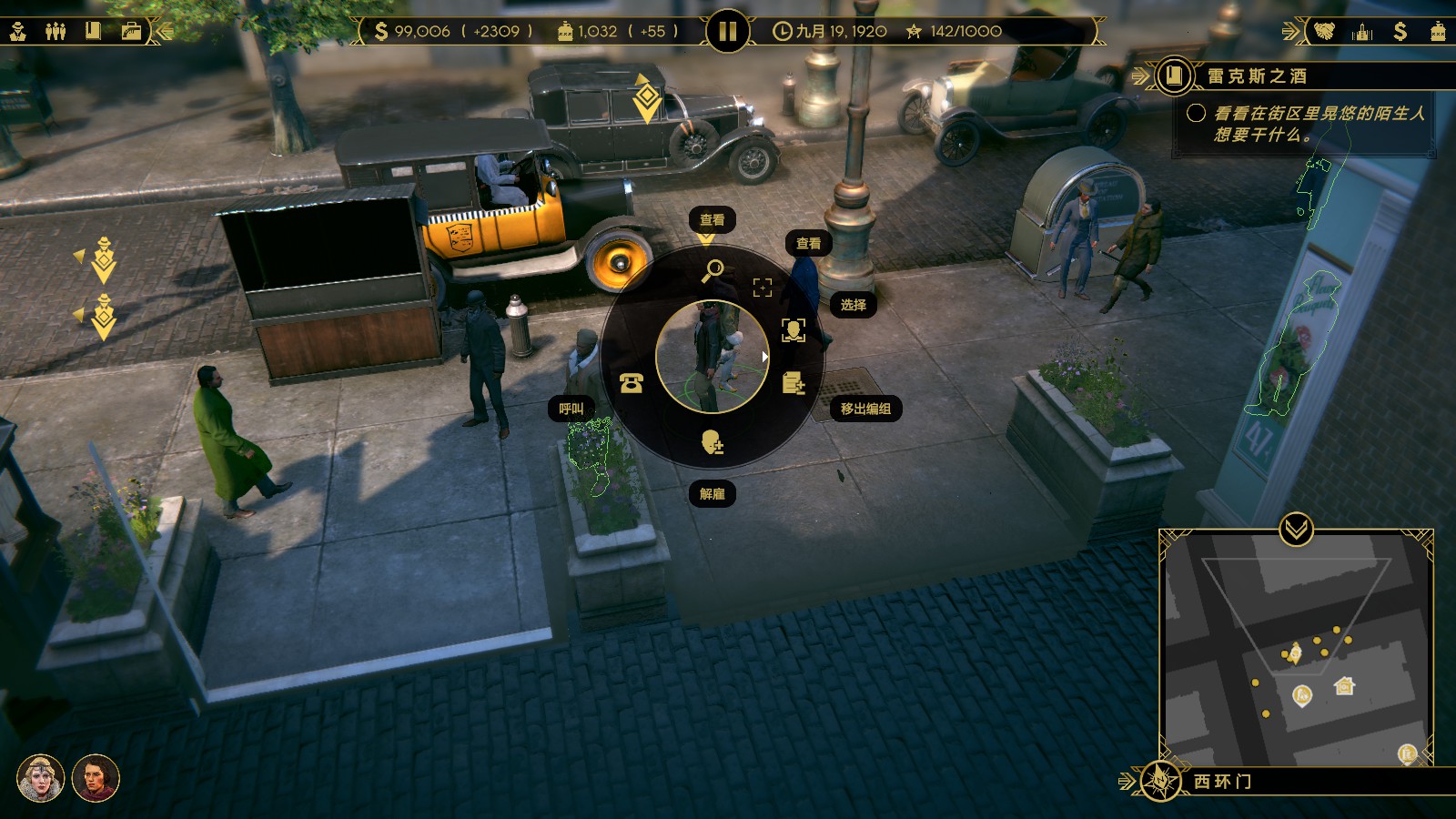Open the finances dollar sign icon
Image resolution: width=1456 pixels, height=819 pixels.
tap(1400, 31)
